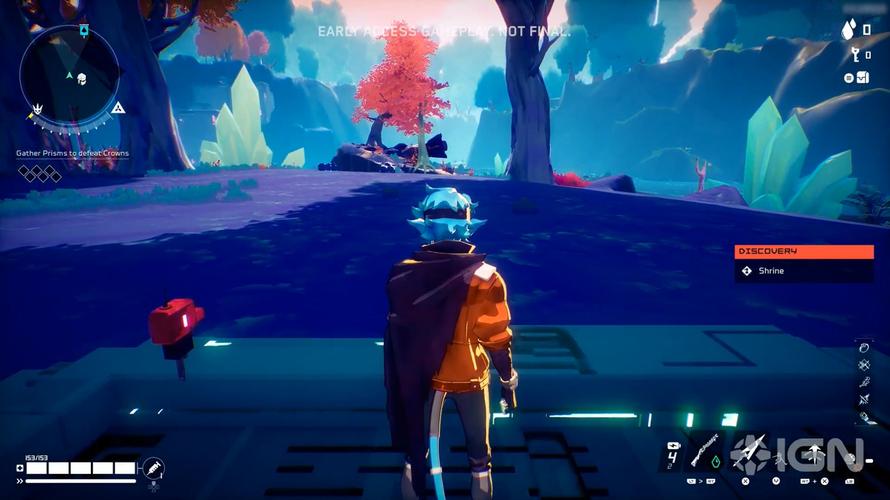Select the bottom icon in the perk column
This screenshot has width=890, height=500.
click(864, 416)
